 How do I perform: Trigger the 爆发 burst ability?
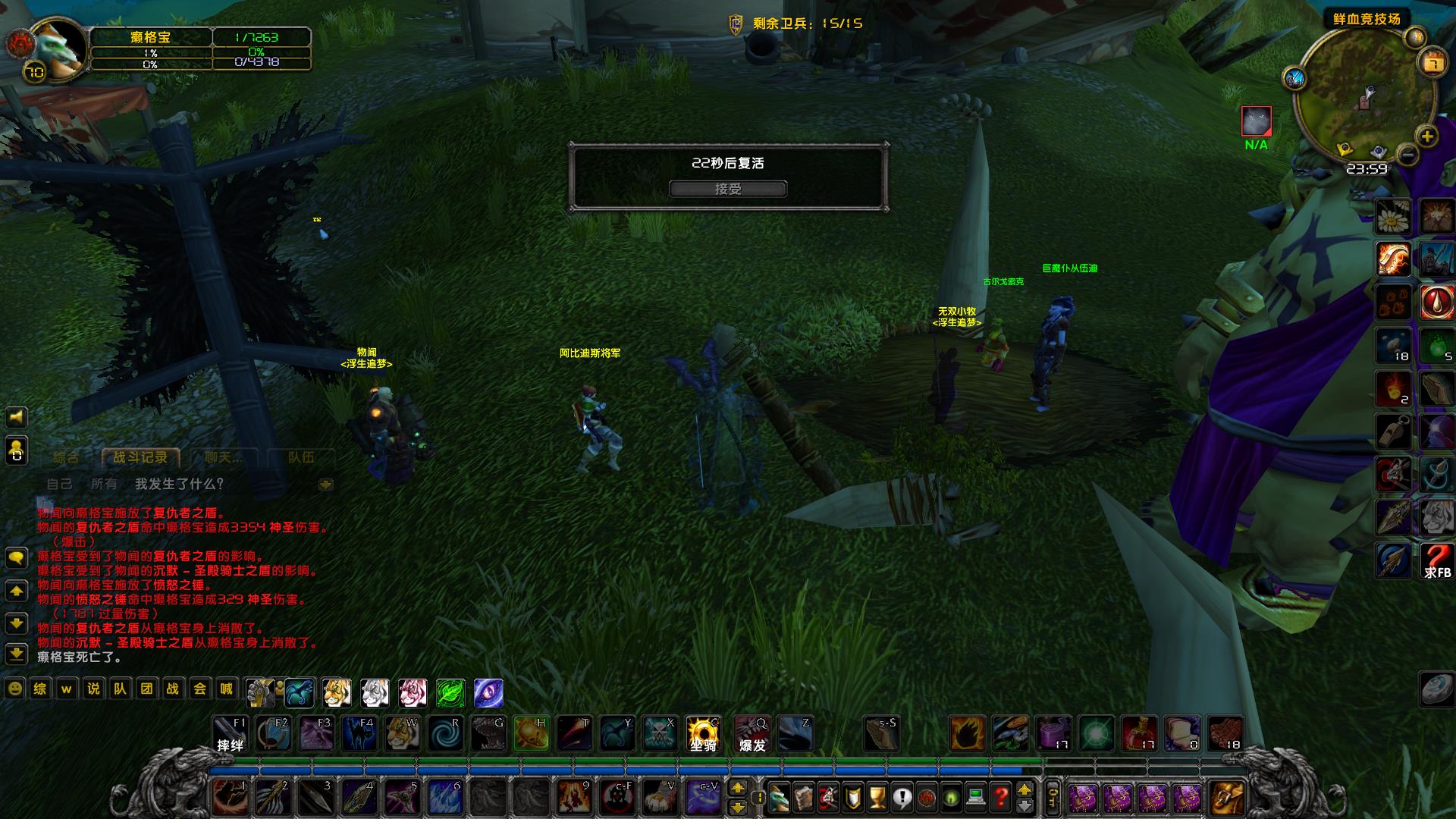(x=752, y=734)
